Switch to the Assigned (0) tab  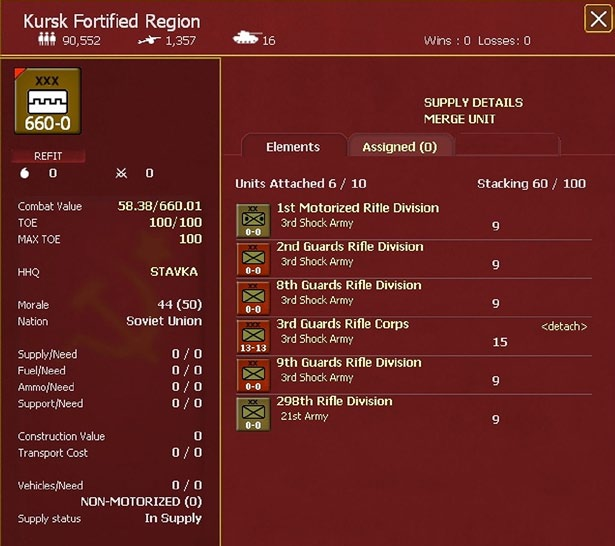(399, 147)
